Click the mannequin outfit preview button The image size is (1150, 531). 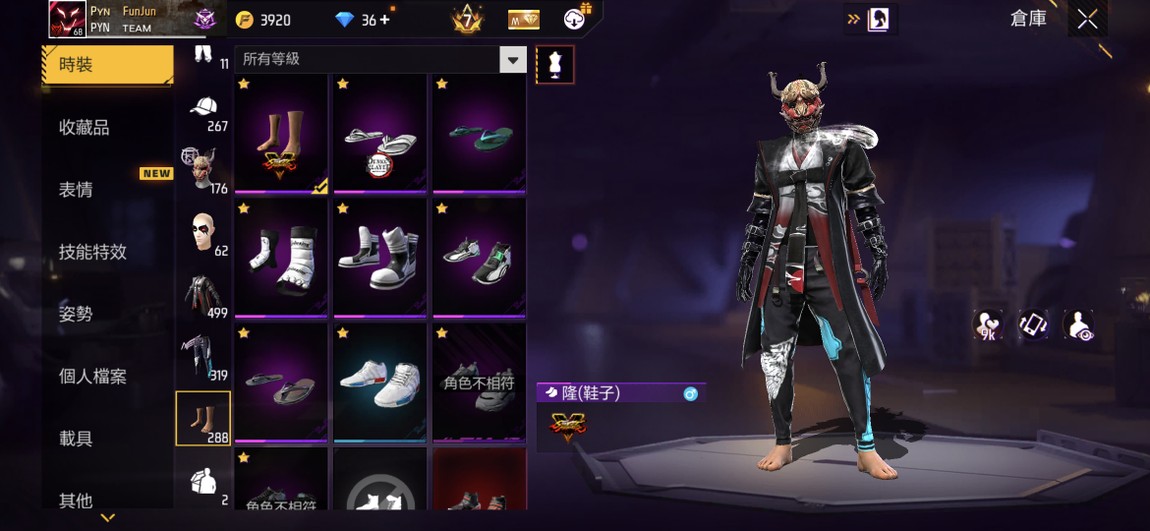555,65
